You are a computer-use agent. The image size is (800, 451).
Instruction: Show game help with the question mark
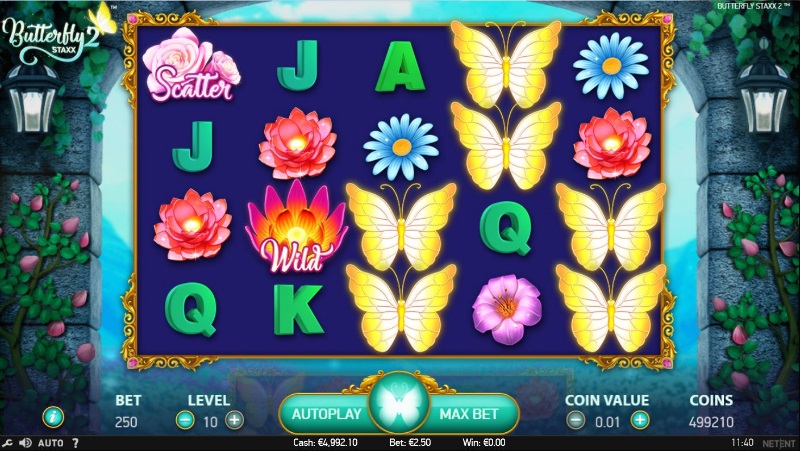pos(75,443)
